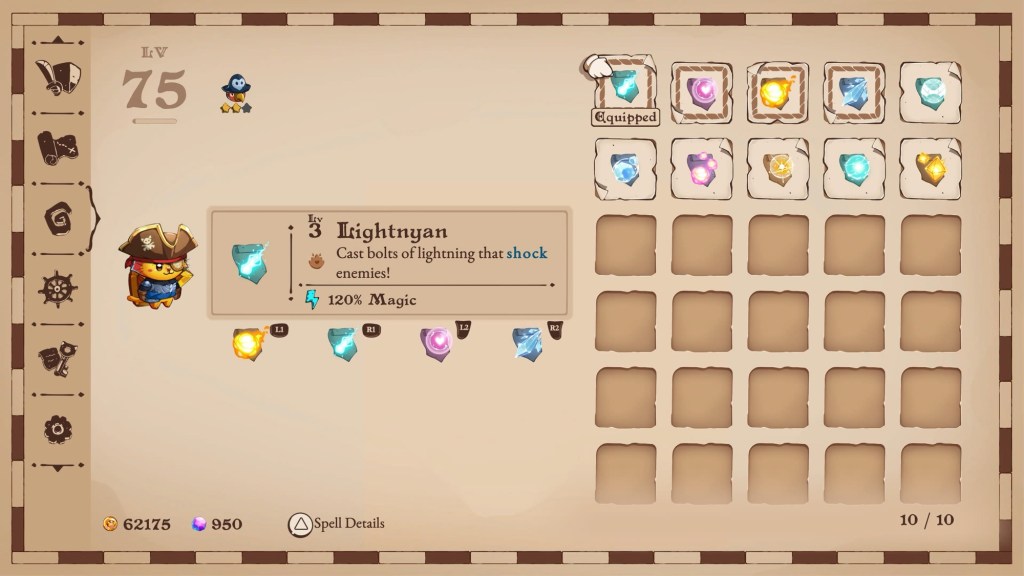Select the pink multi-orb cluster spell

coord(701,168)
